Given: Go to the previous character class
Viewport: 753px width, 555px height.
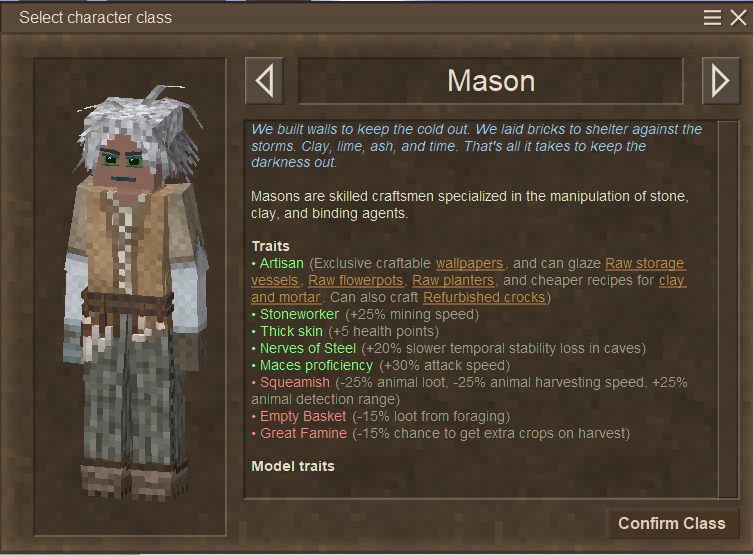Looking at the screenshot, I should click(x=264, y=81).
